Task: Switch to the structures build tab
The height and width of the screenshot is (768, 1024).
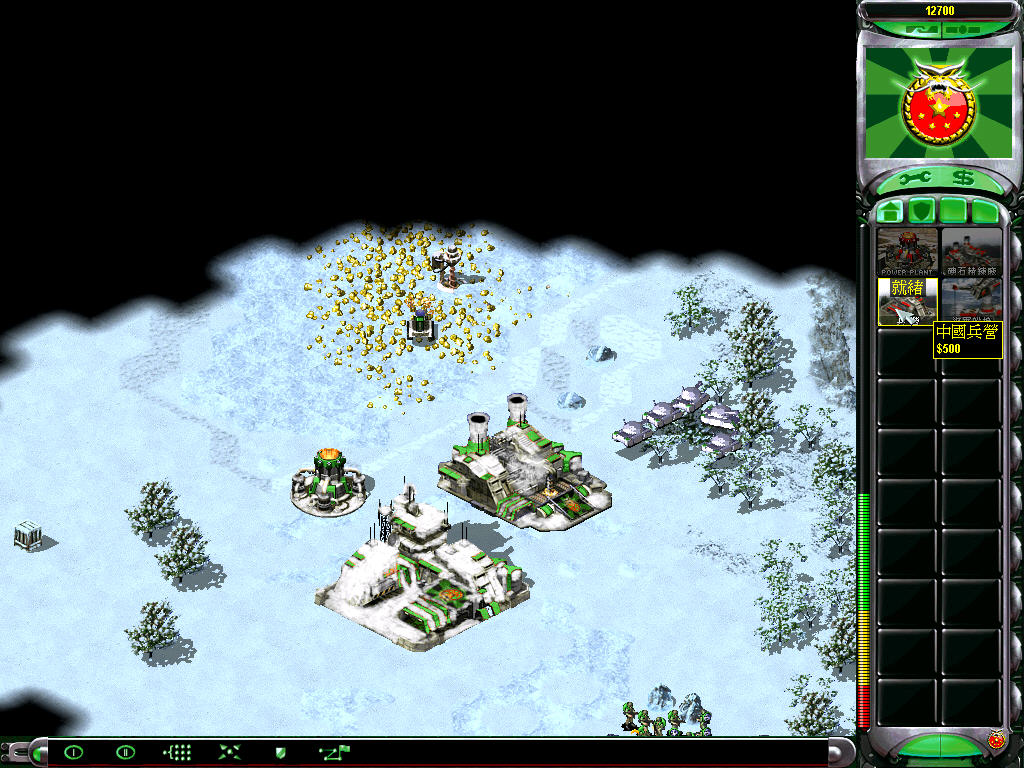Action: [x=889, y=211]
